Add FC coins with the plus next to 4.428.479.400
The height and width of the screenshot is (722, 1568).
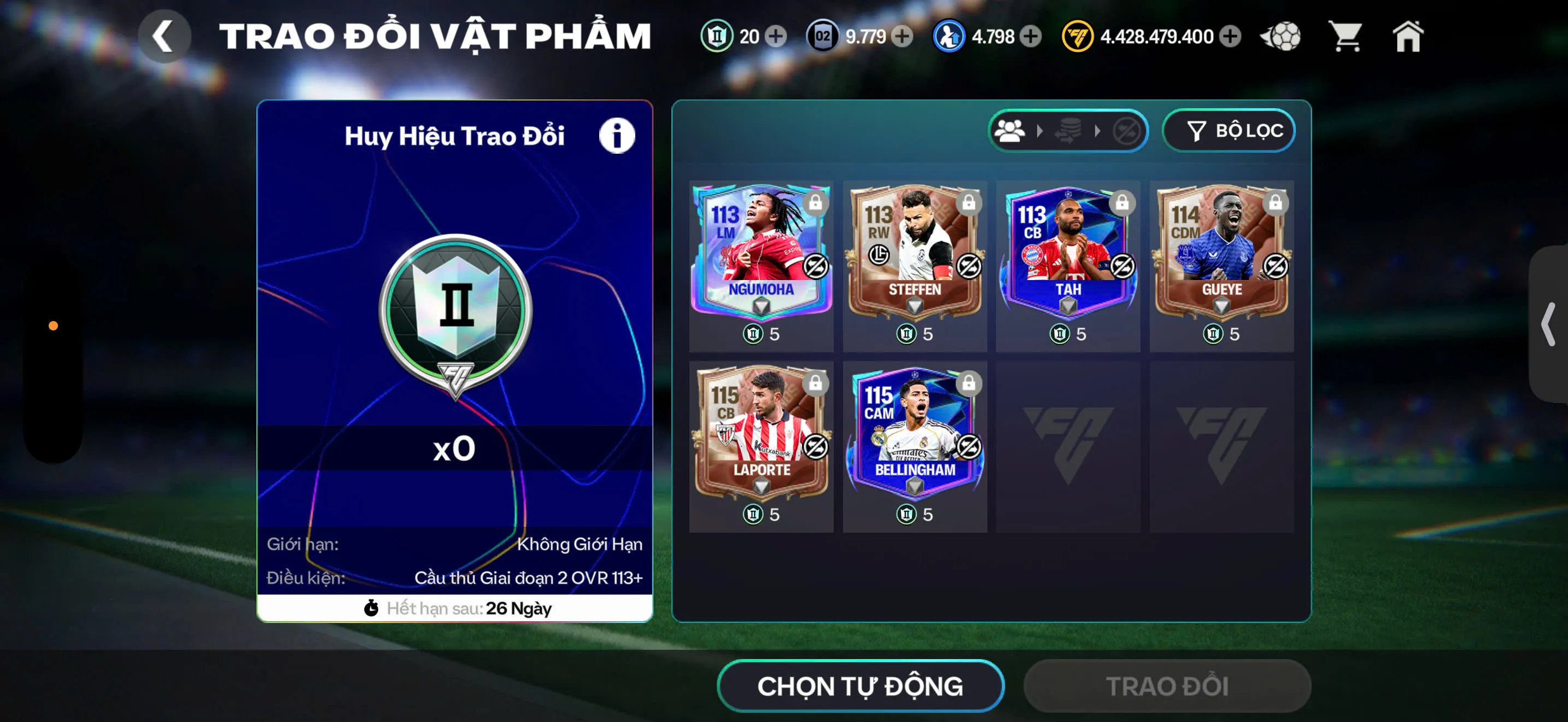coord(1232,37)
